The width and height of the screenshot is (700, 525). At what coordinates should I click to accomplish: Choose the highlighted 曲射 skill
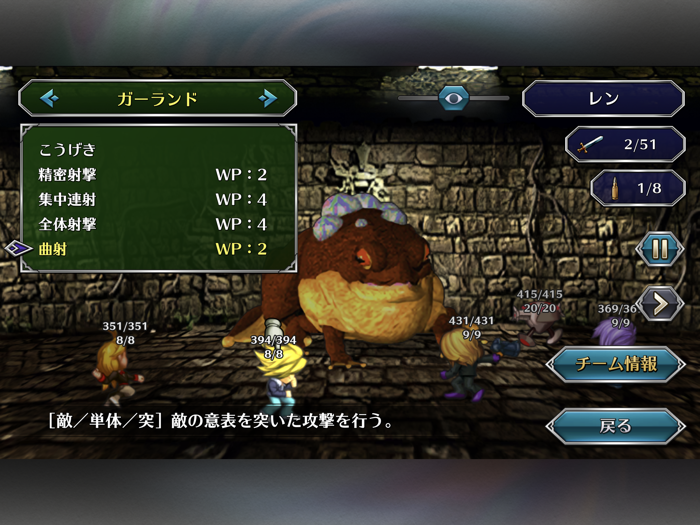(150, 248)
